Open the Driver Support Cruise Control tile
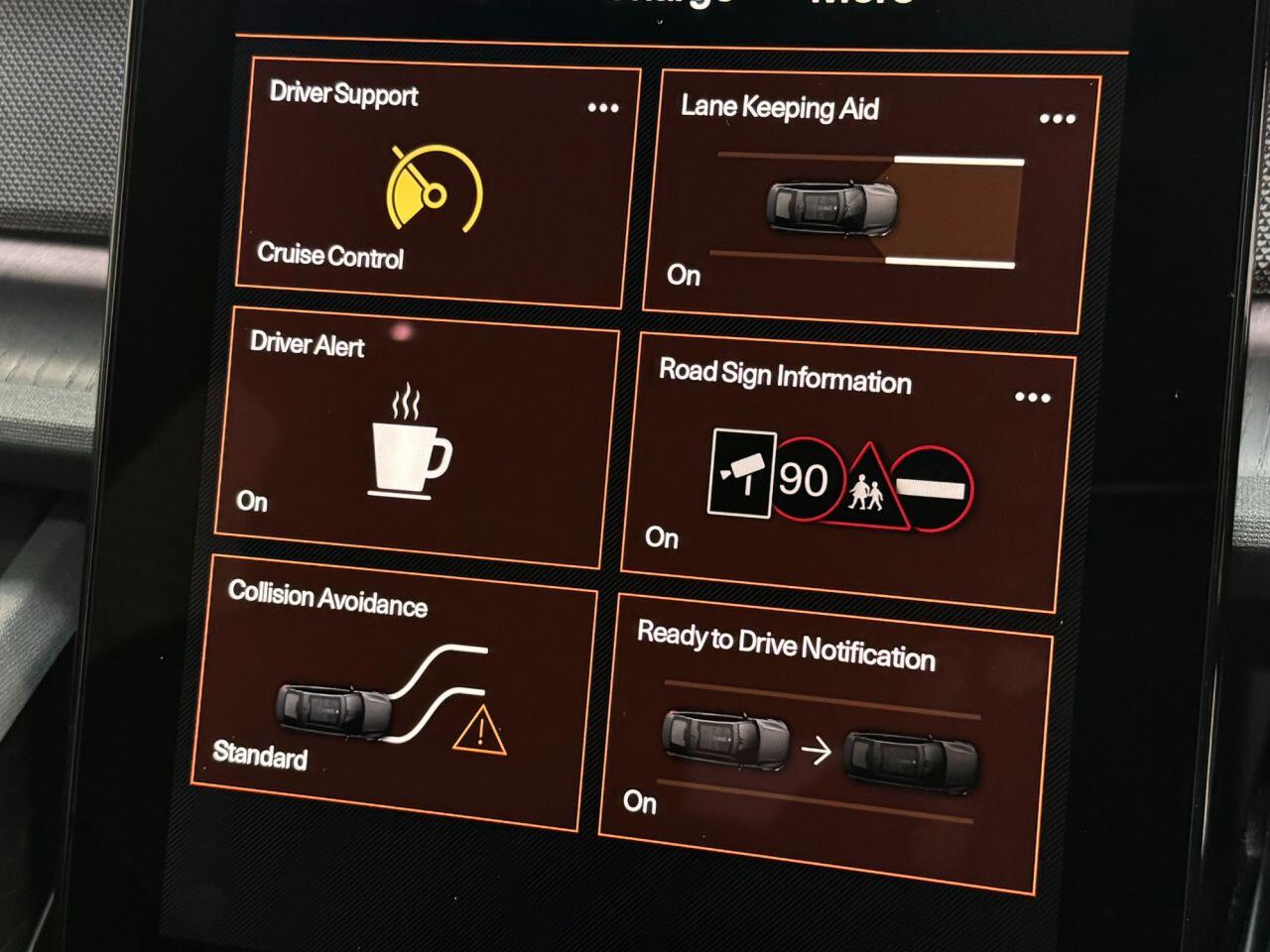 pyautogui.click(x=435, y=188)
